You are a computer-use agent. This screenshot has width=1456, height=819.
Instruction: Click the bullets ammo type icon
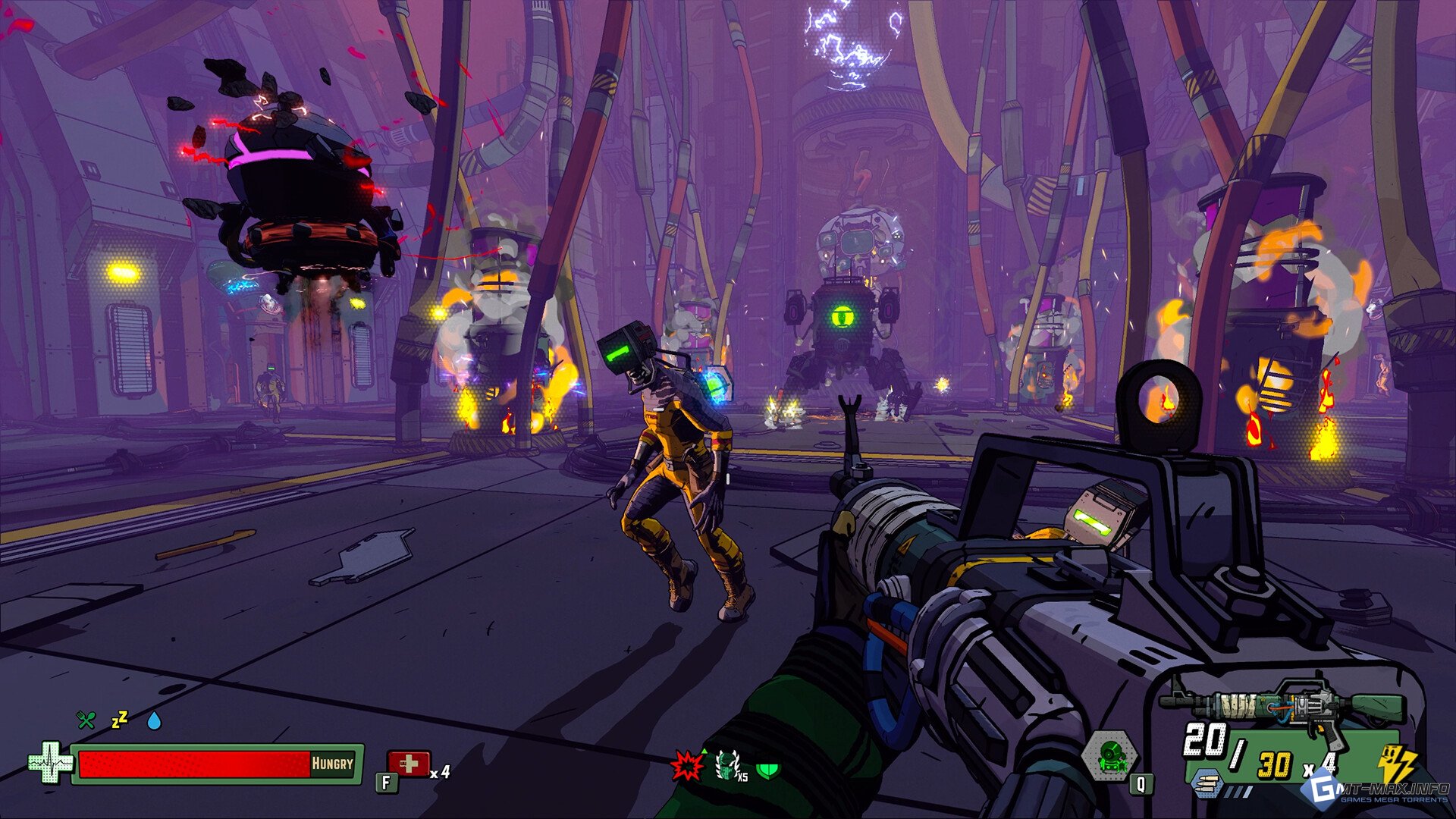pyautogui.click(x=1207, y=783)
